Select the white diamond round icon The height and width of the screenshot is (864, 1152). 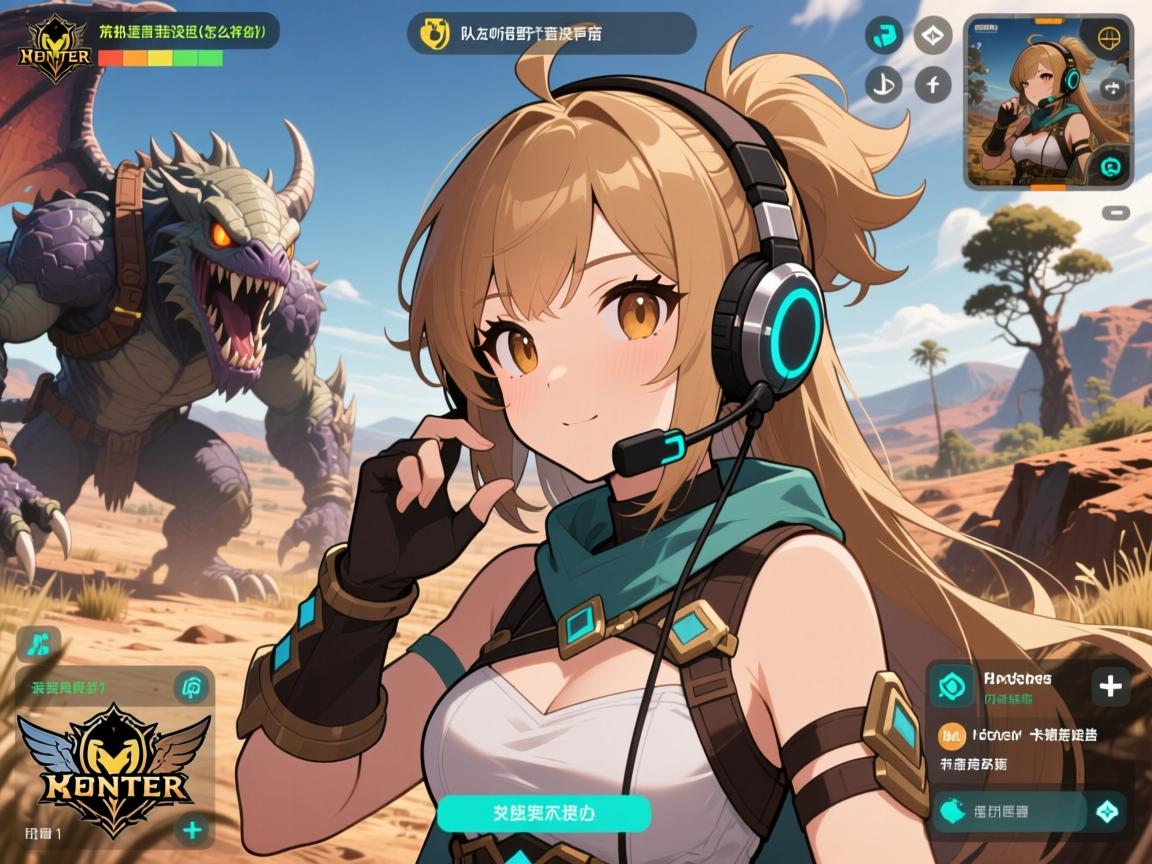click(x=933, y=36)
